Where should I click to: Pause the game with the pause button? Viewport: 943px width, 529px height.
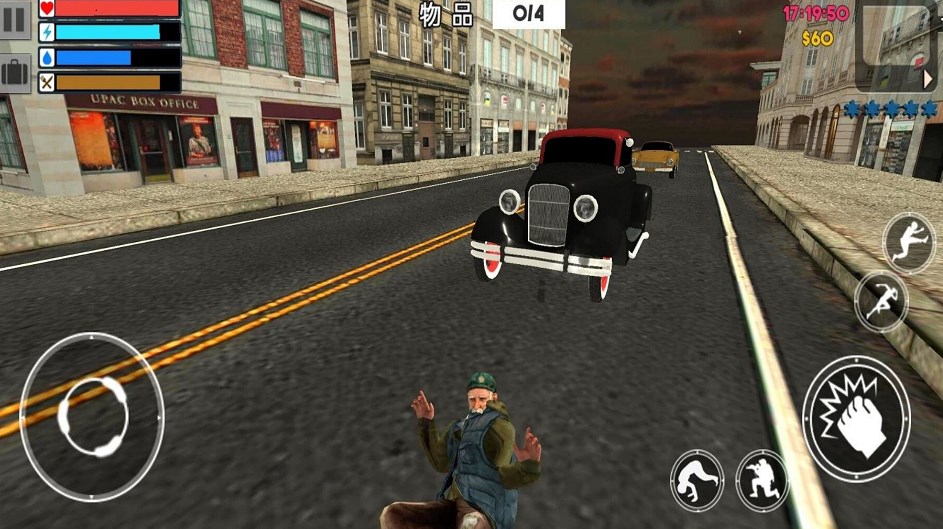click(15, 20)
